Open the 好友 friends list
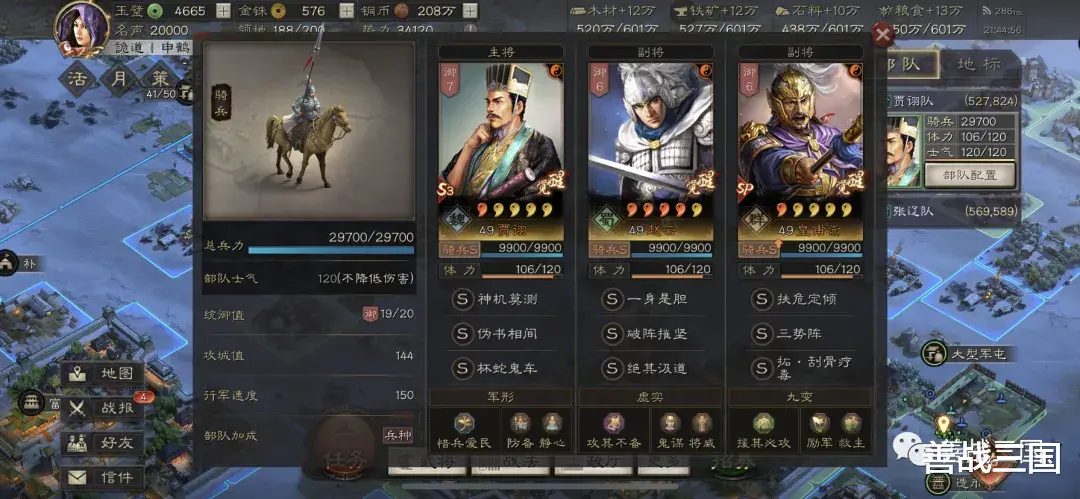This screenshot has width=1080, height=499. tap(103, 442)
